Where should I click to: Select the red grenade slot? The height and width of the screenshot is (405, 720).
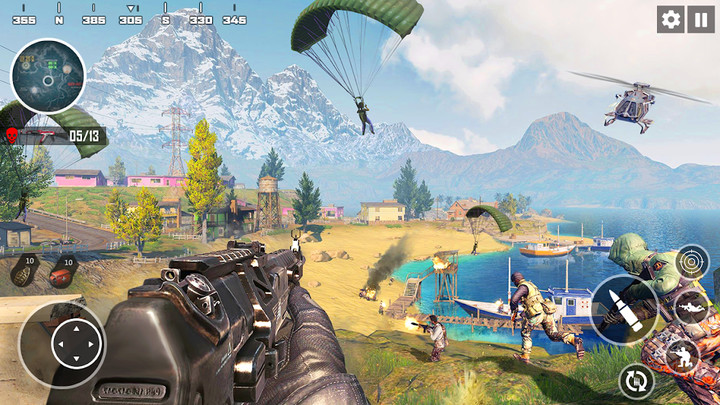click(65, 270)
